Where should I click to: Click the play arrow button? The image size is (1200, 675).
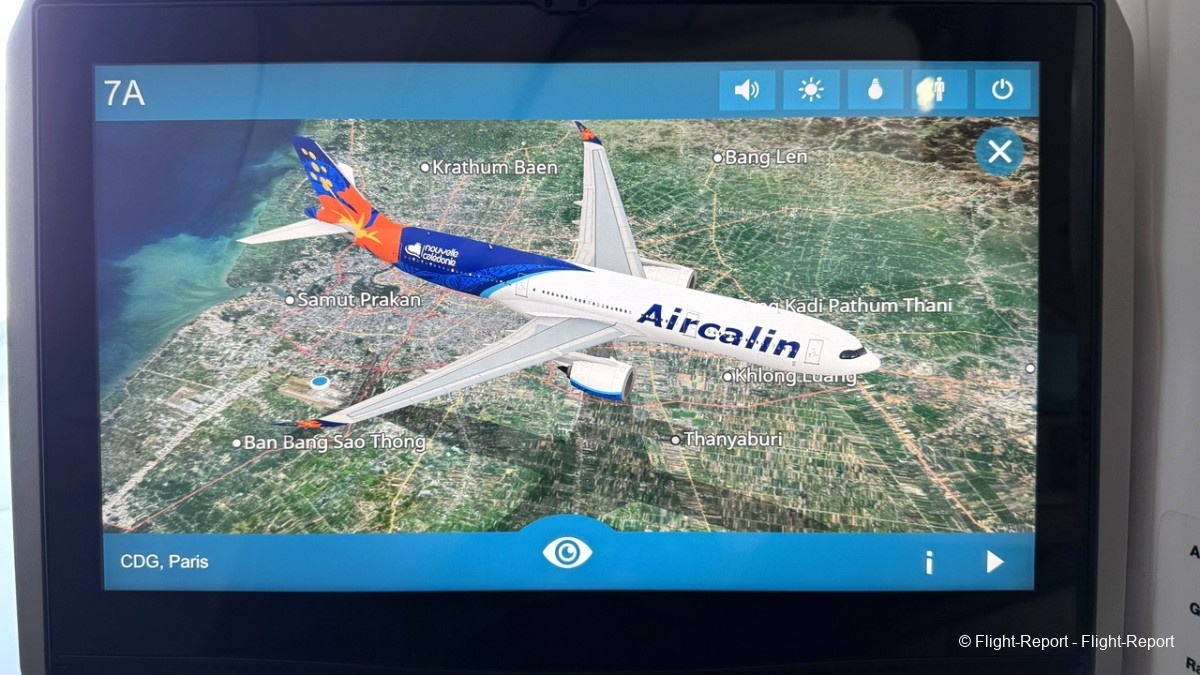994,562
